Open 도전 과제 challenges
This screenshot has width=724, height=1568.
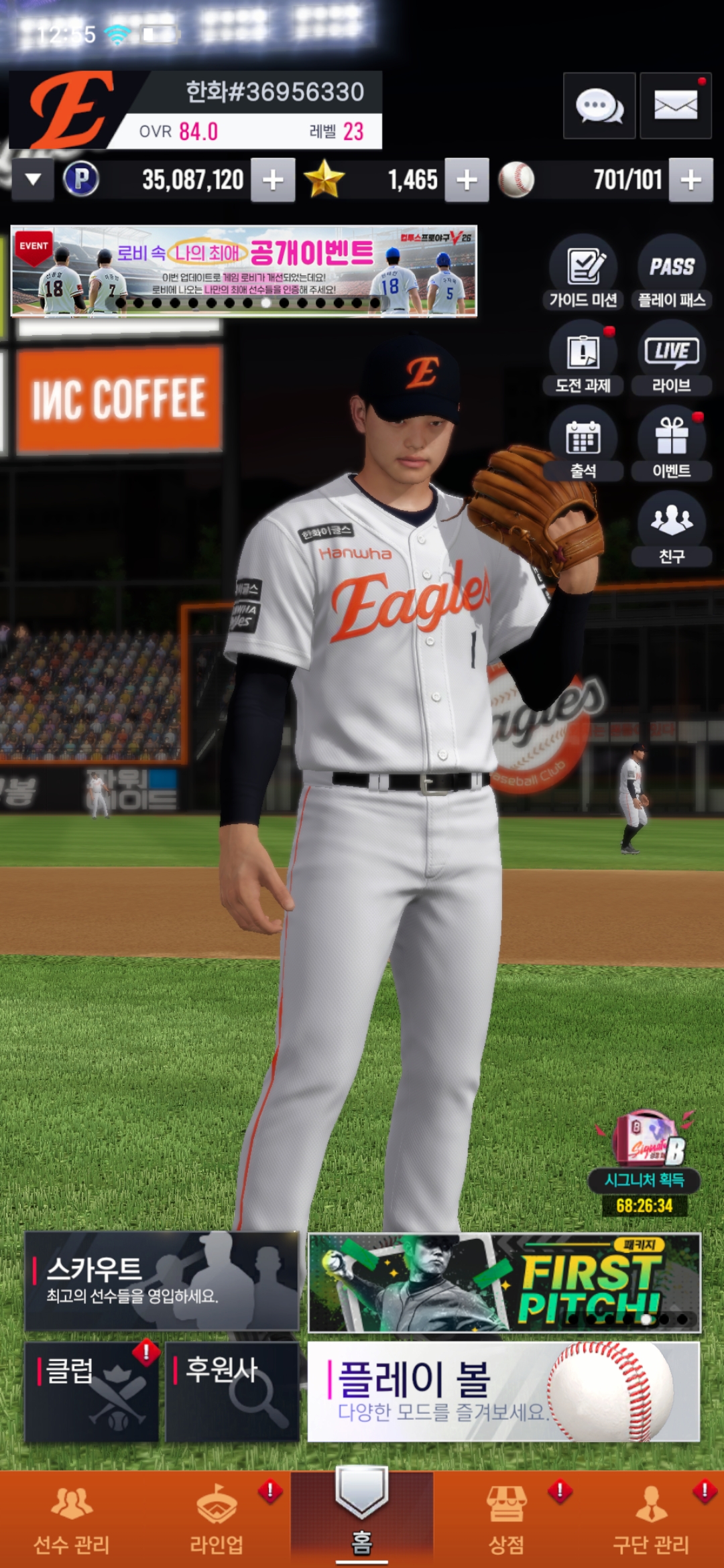(x=583, y=358)
